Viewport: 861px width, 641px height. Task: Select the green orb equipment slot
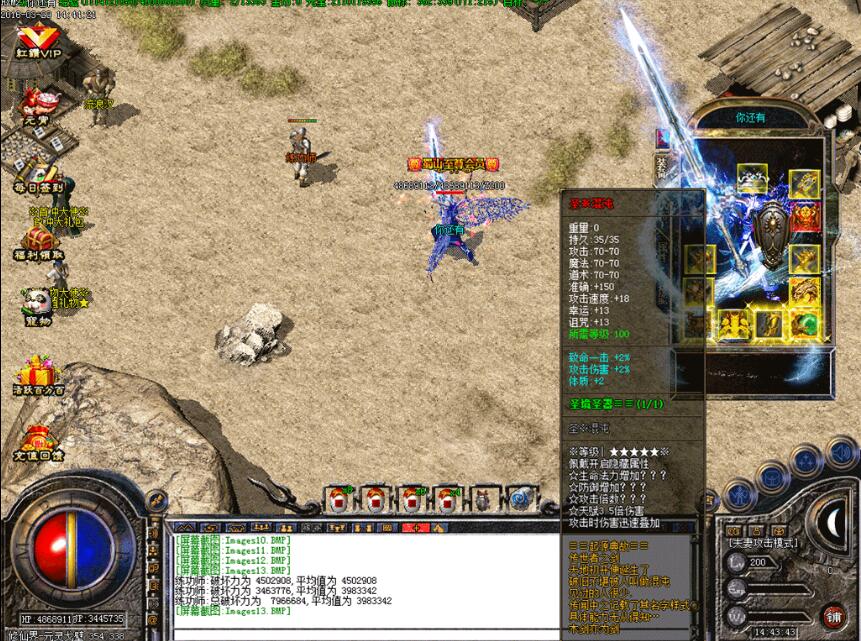coord(804,324)
